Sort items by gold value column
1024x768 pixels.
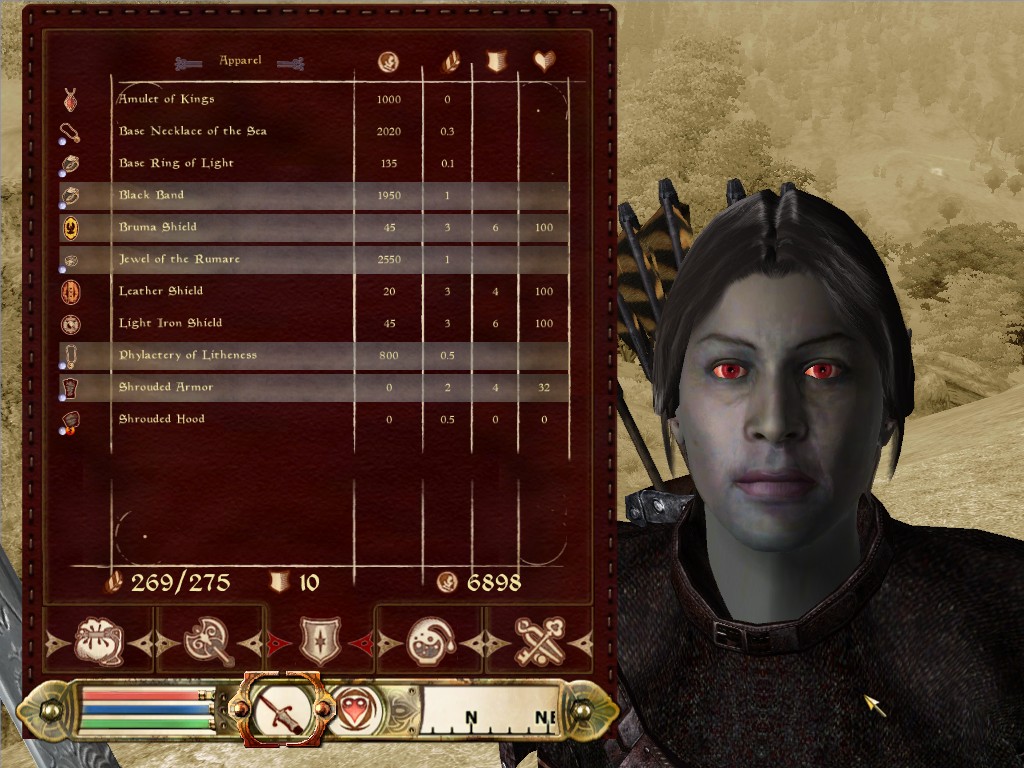[x=389, y=62]
